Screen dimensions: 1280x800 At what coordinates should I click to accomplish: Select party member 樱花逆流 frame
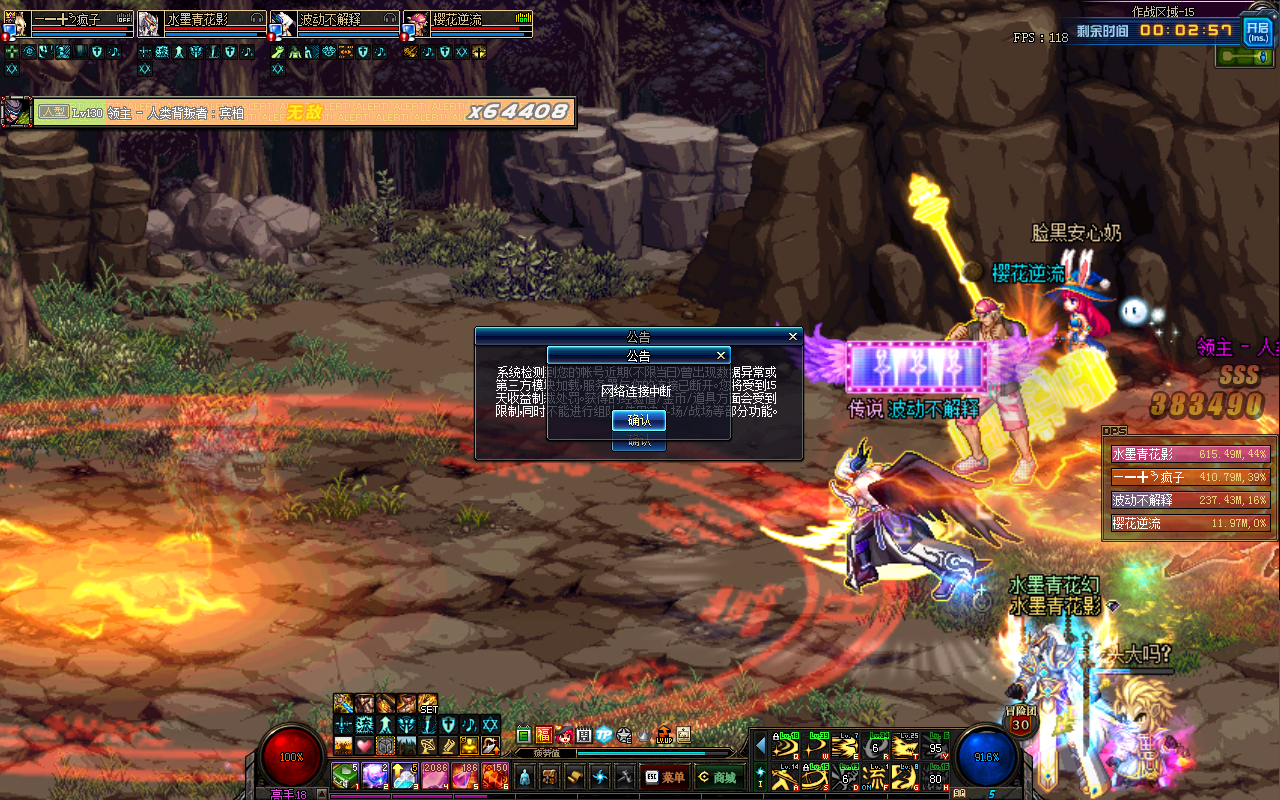click(468, 24)
